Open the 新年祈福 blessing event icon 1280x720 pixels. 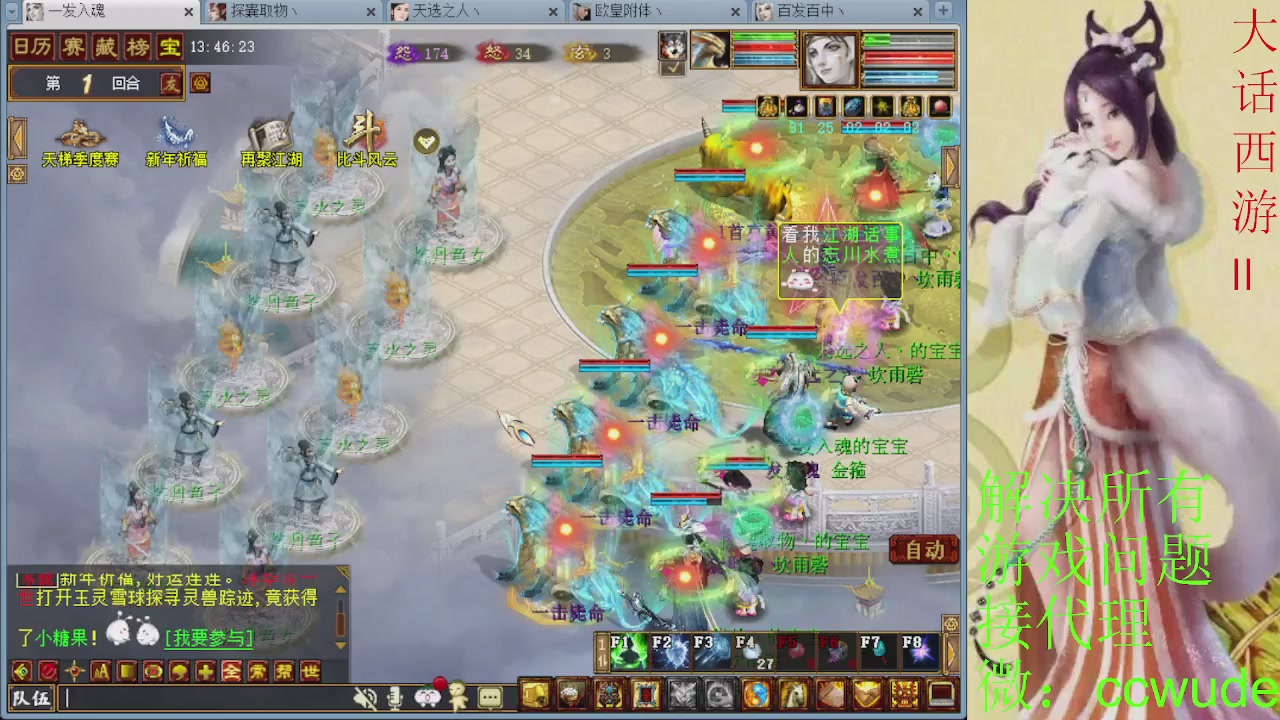[176, 140]
